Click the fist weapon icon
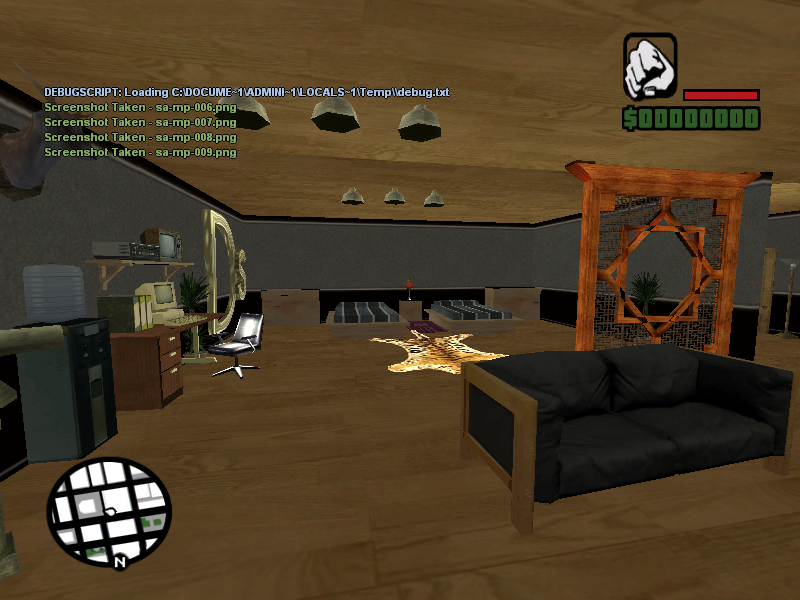The image size is (800, 600). tap(650, 67)
